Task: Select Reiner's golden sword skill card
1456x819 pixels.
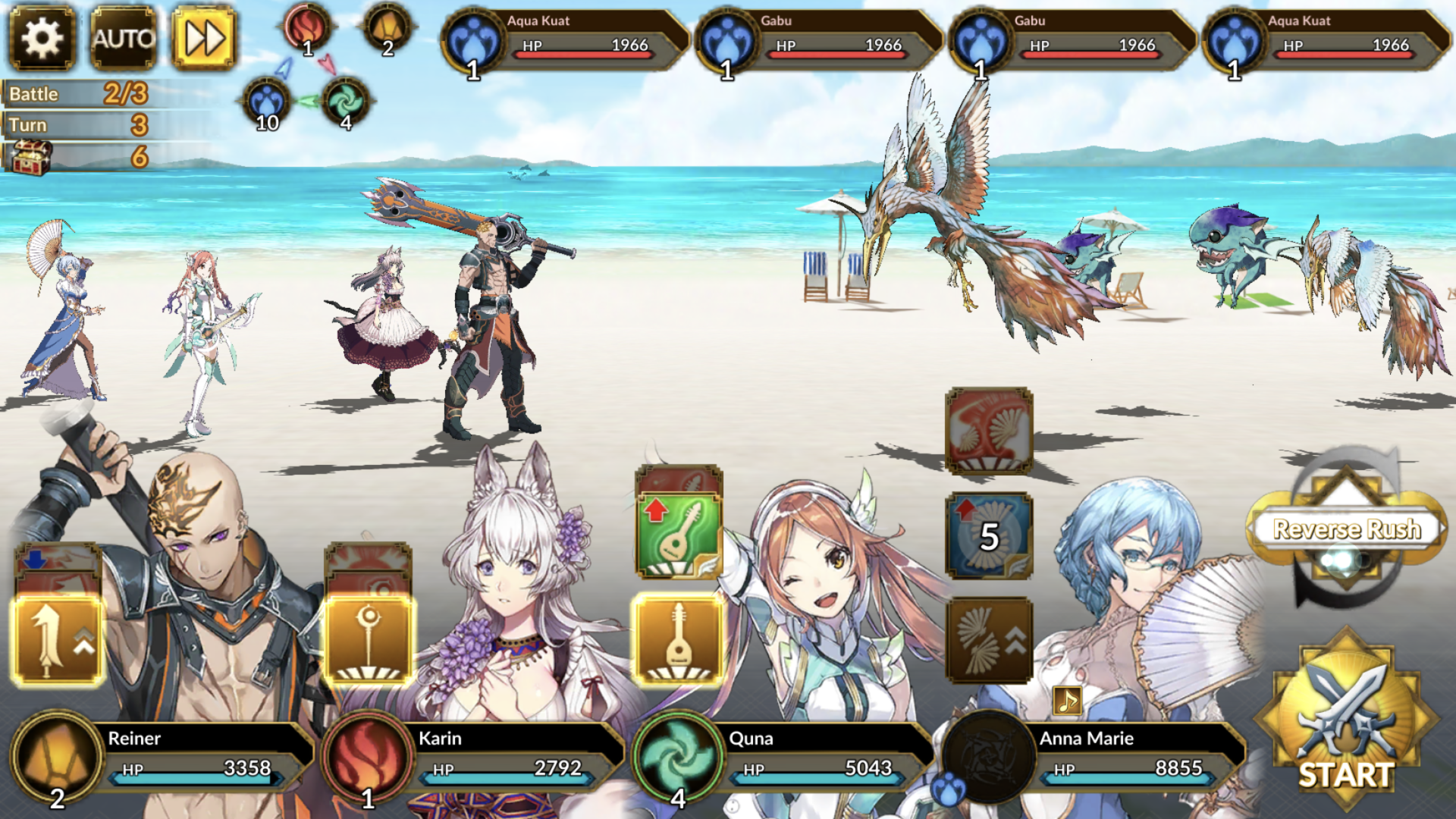Action: 58,641
